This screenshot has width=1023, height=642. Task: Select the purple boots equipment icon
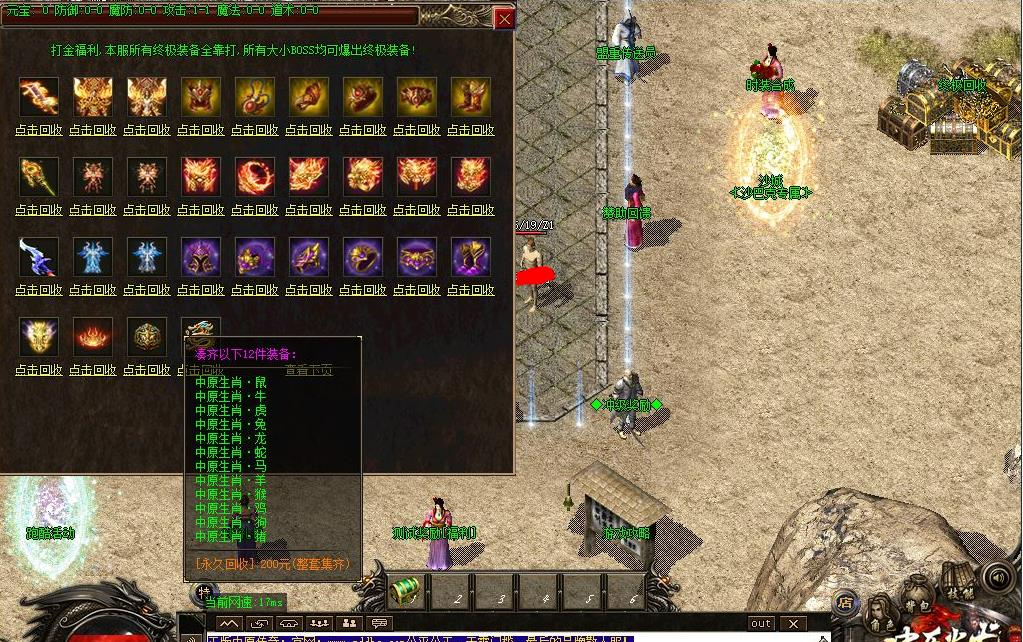pyautogui.click(x=470, y=257)
